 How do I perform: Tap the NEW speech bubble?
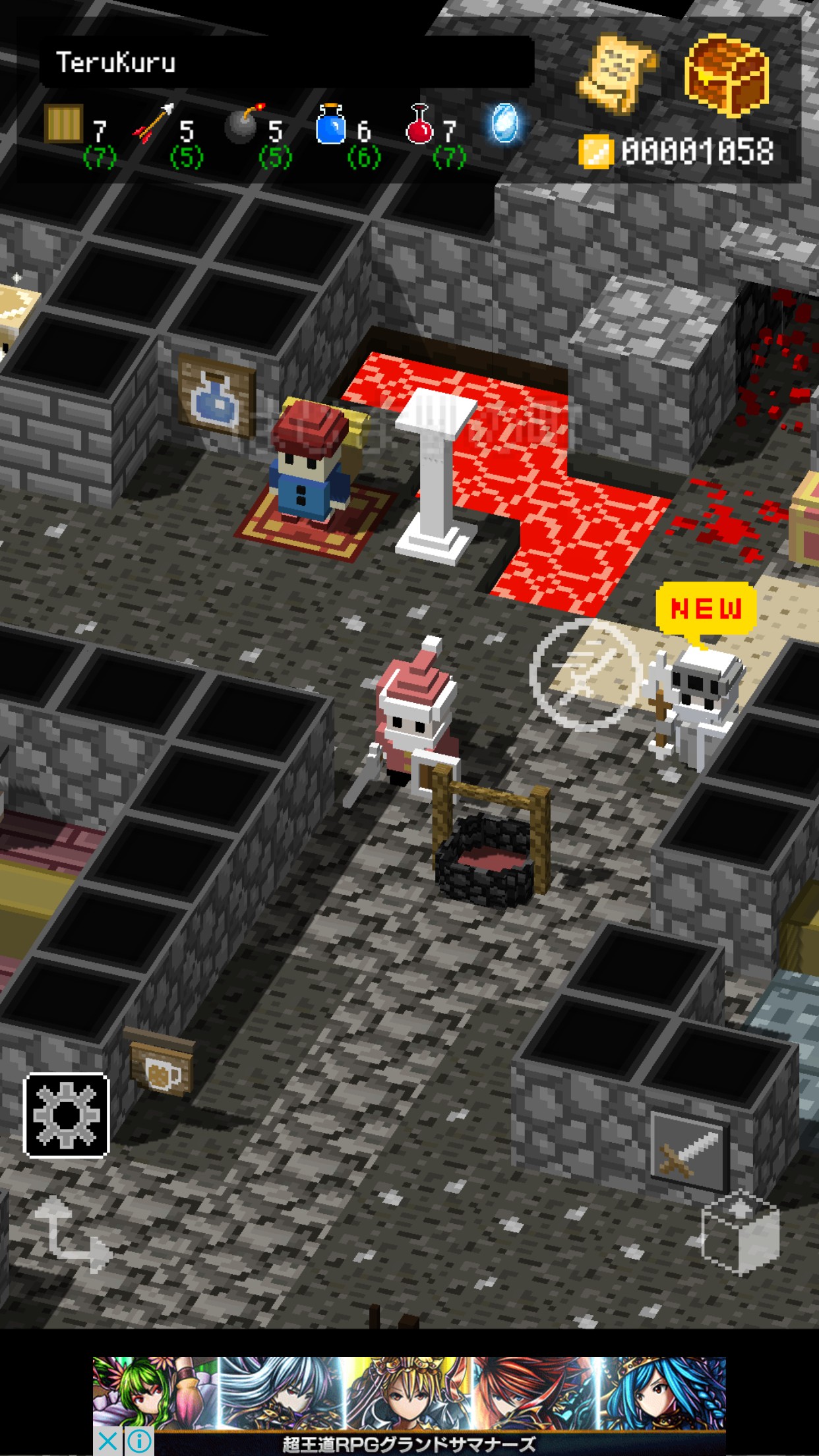coord(706,609)
